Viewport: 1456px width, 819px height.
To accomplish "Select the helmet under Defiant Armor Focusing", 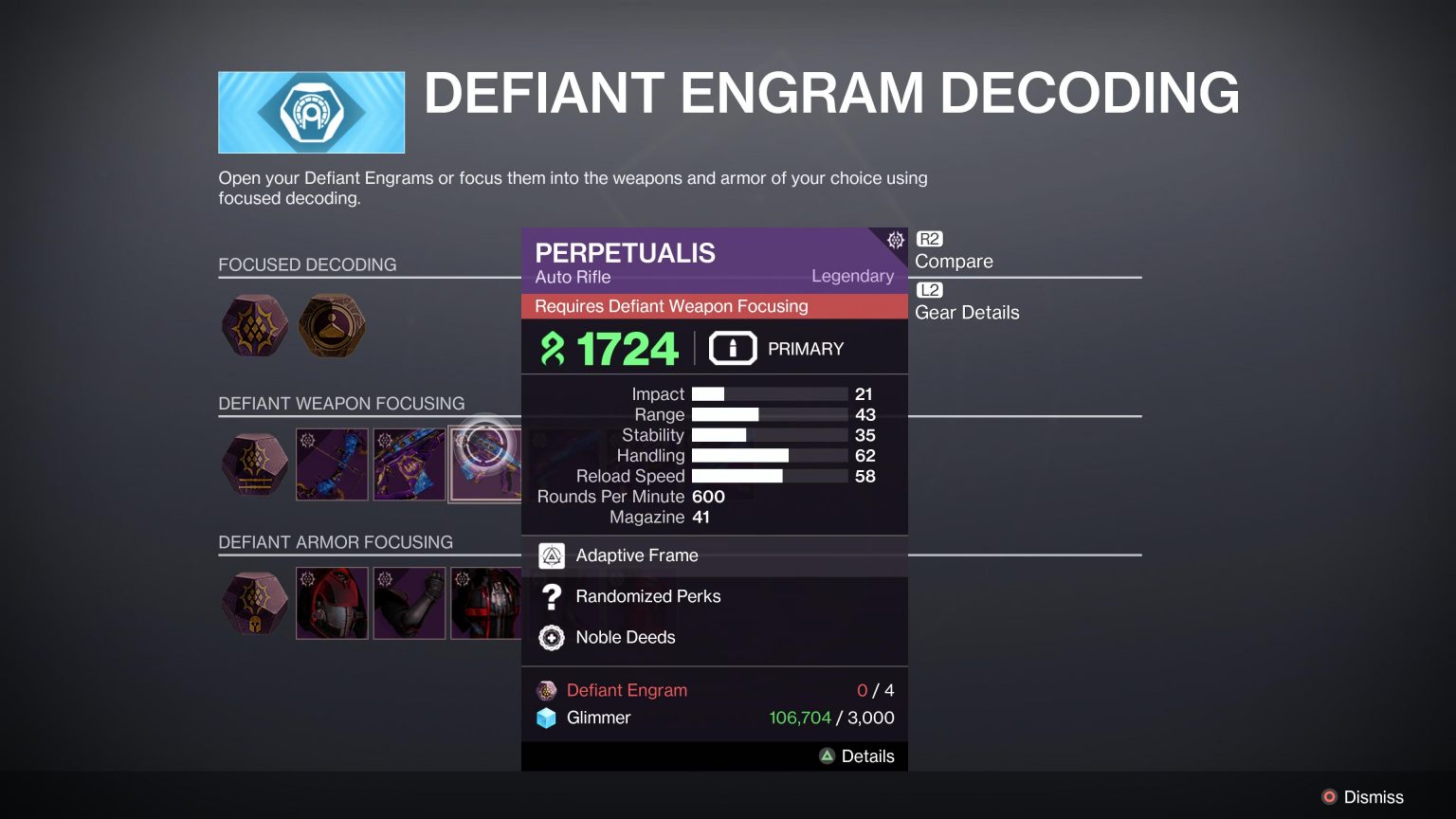I will 332,603.
